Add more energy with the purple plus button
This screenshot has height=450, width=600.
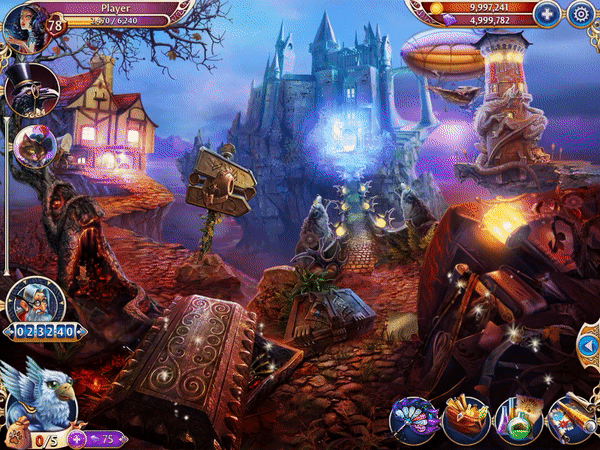pyautogui.click(x=76, y=438)
